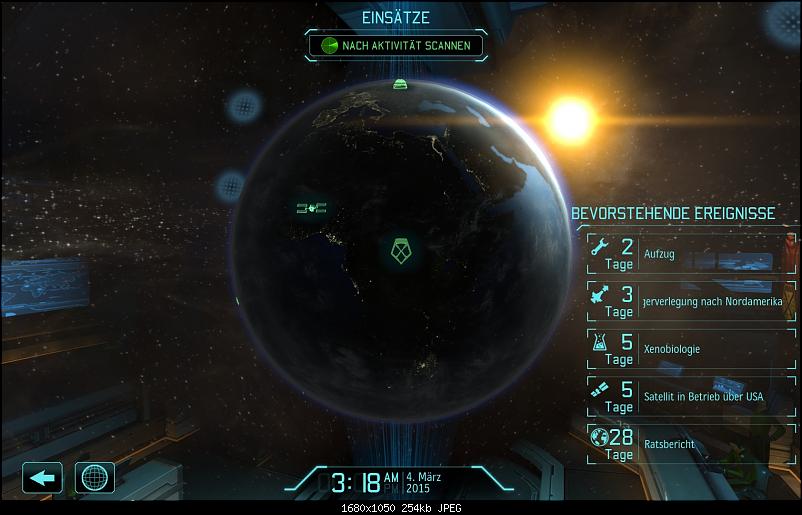Open the globe view button
802x515 pixels.
[95, 477]
